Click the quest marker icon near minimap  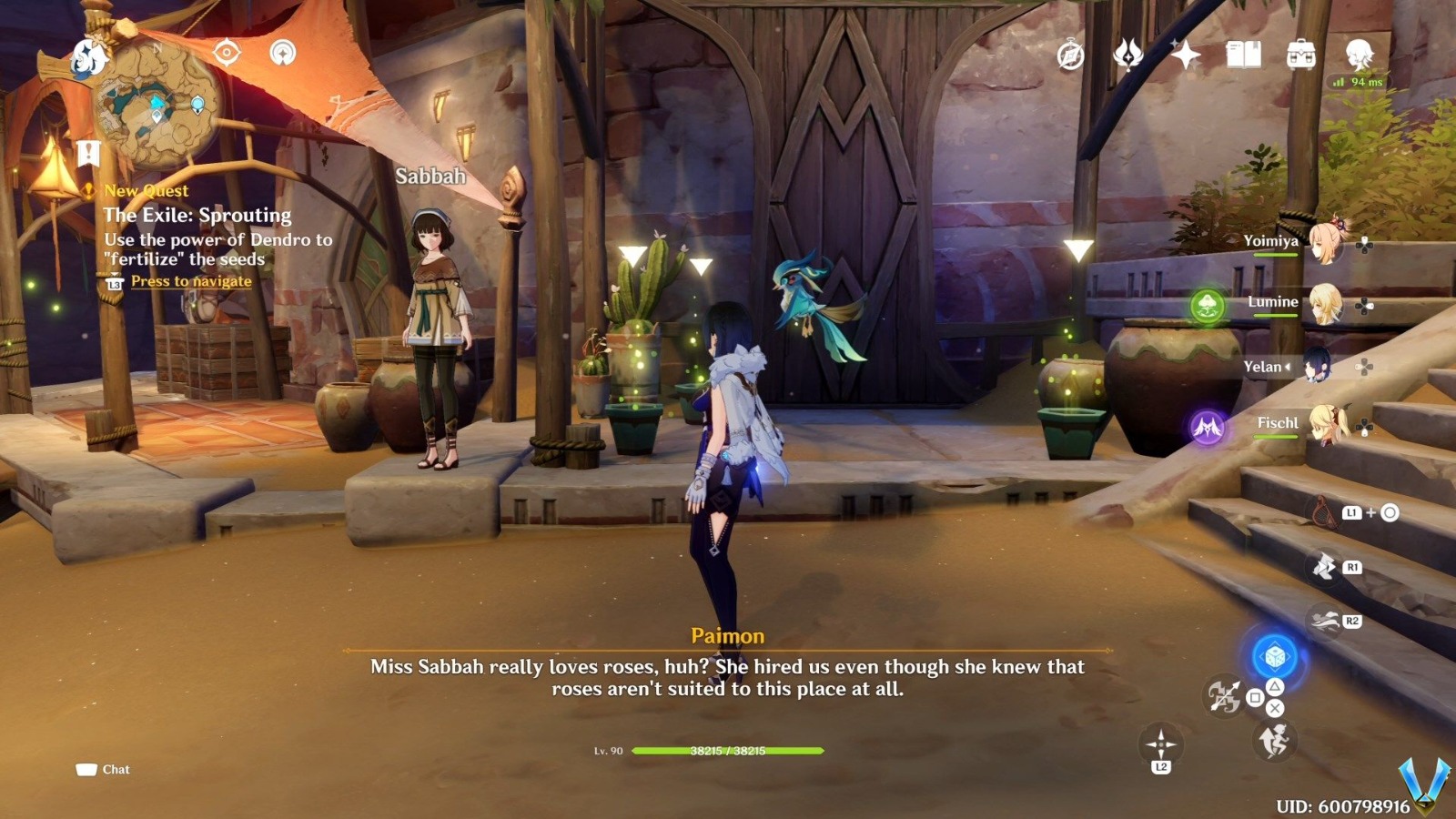pos(88,152)
